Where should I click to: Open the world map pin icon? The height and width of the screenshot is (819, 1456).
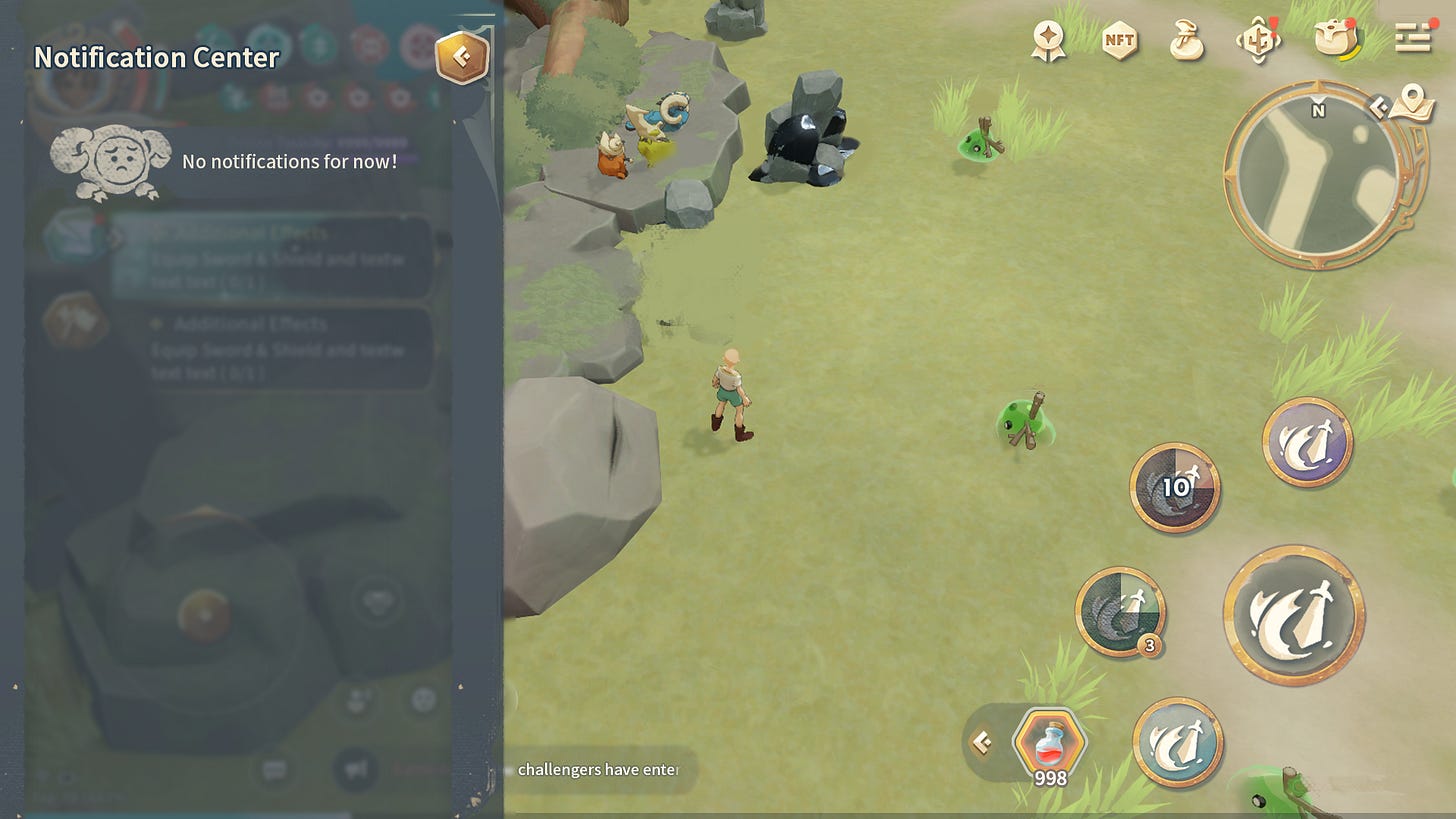click(x=1411, y=100)
